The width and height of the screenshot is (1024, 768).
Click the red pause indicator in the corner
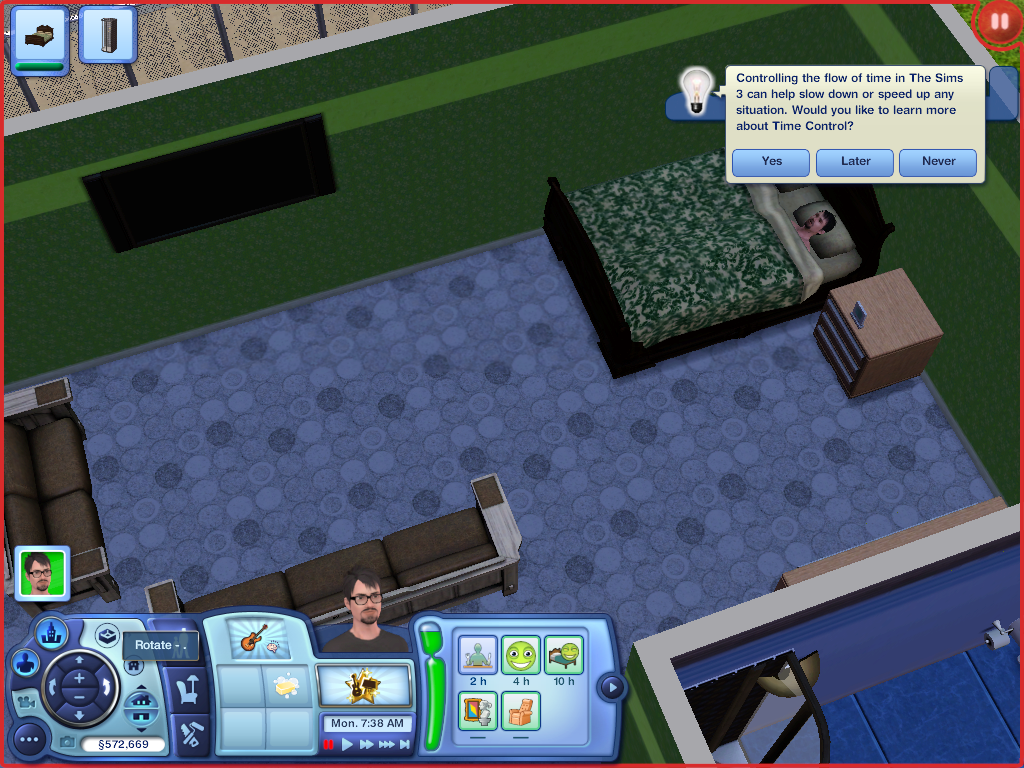click(998, 21)
